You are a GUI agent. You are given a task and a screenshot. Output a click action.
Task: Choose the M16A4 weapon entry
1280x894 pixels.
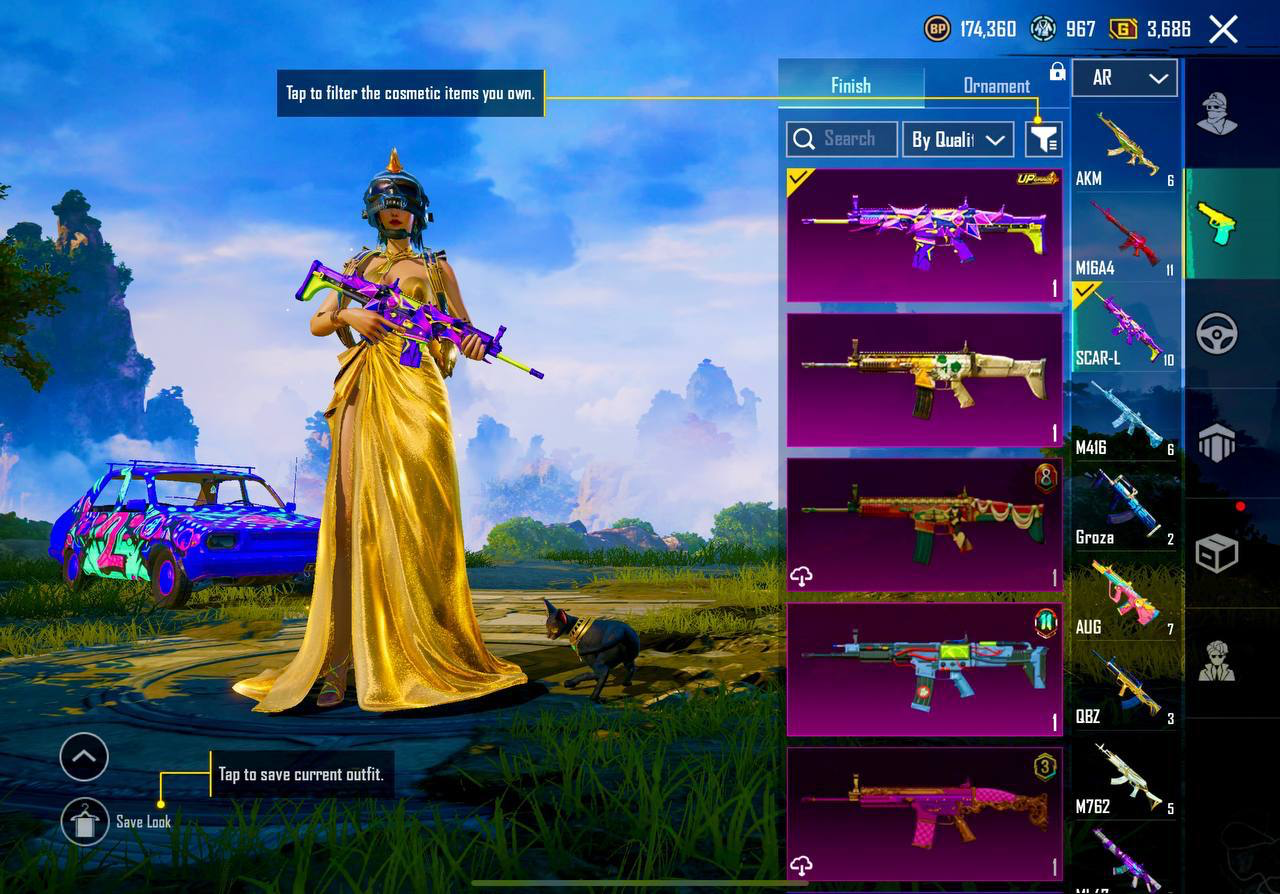click(x=1125, y=237)
